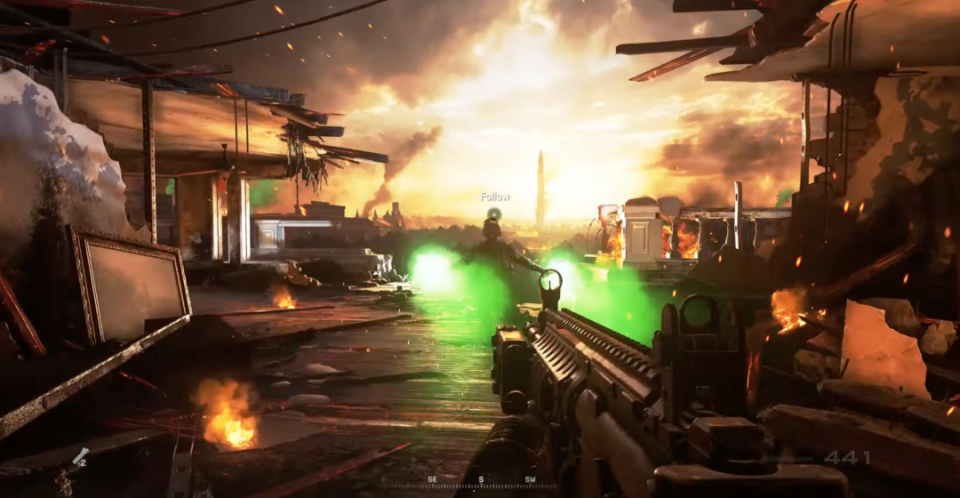Click the compass heading strip
The width and height of the screenshot is (960, 498).
click(481, 482)
